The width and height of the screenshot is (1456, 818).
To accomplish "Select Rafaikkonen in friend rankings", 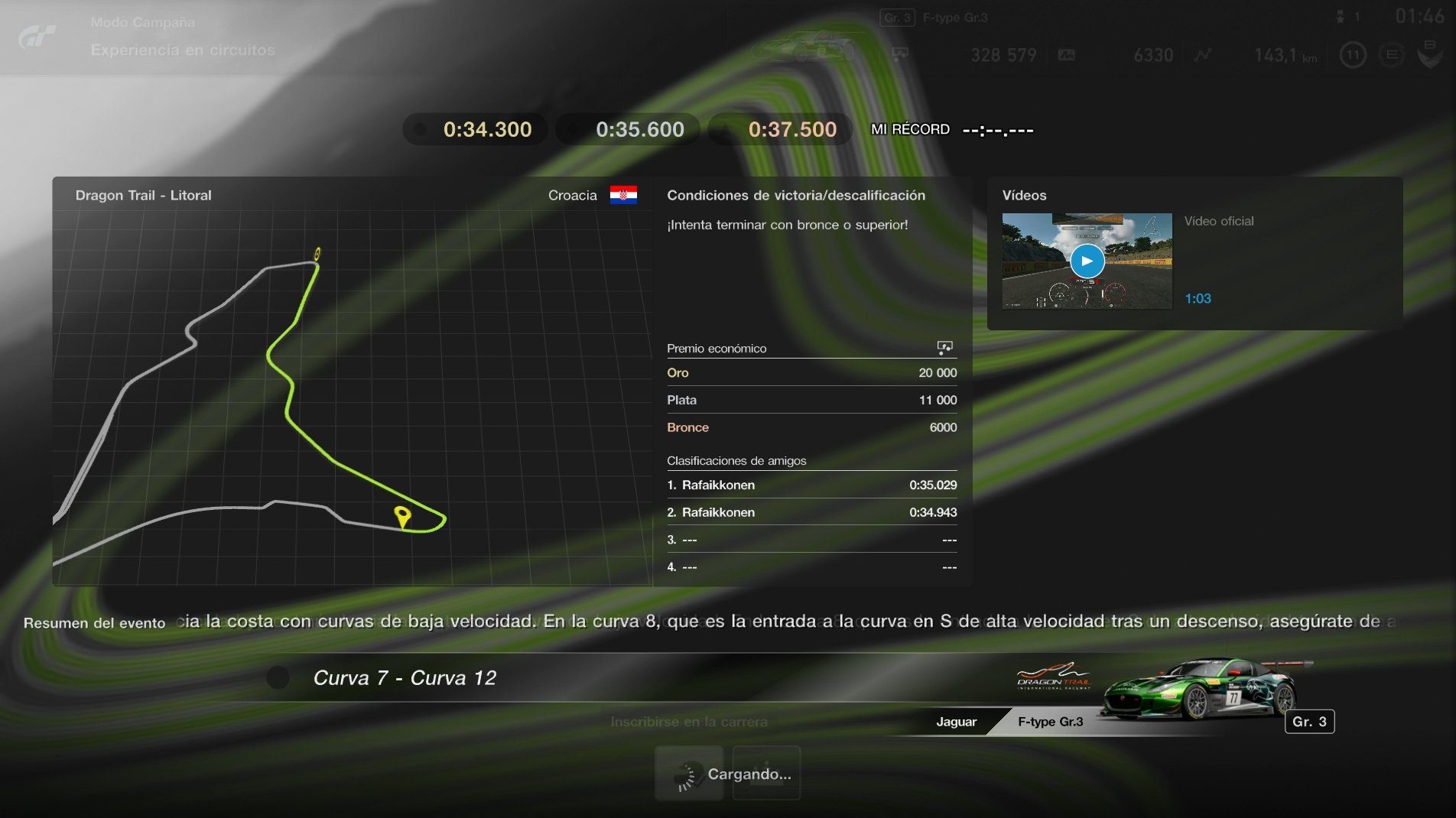I will pyautogui.click(x=717, y=485).
